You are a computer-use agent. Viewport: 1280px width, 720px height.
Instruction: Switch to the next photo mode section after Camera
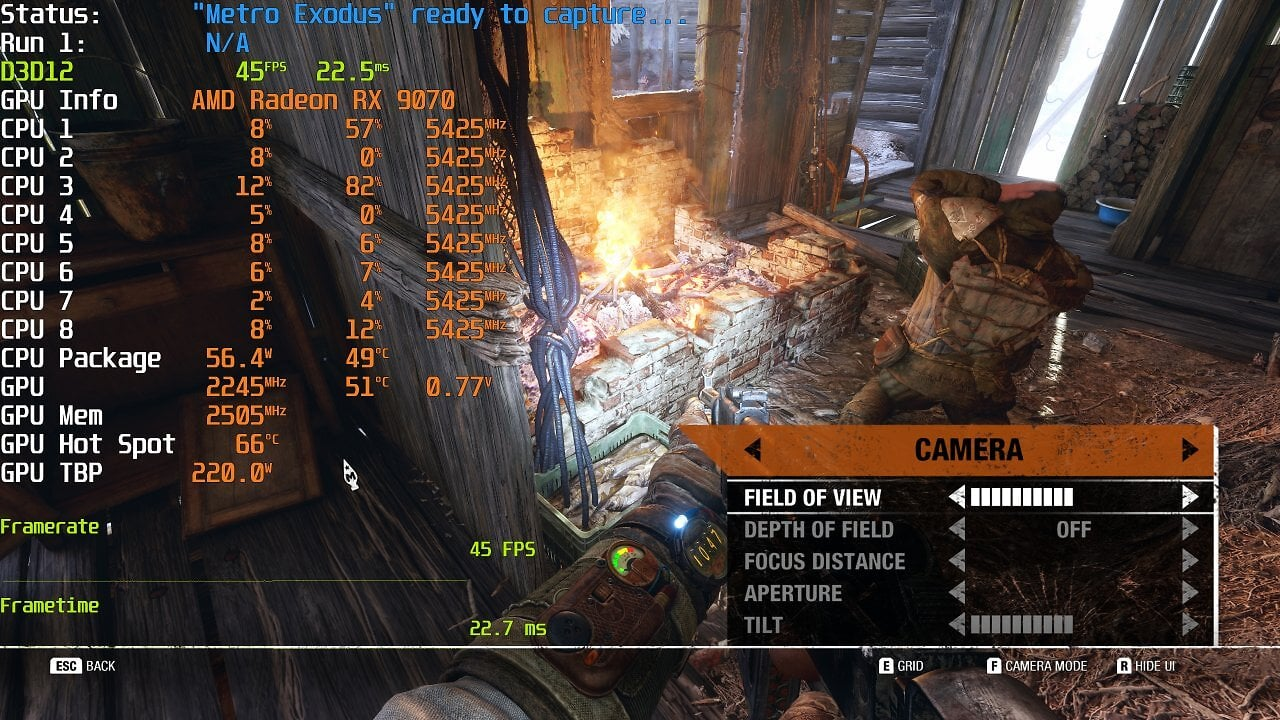click(x=1189, y=450)
